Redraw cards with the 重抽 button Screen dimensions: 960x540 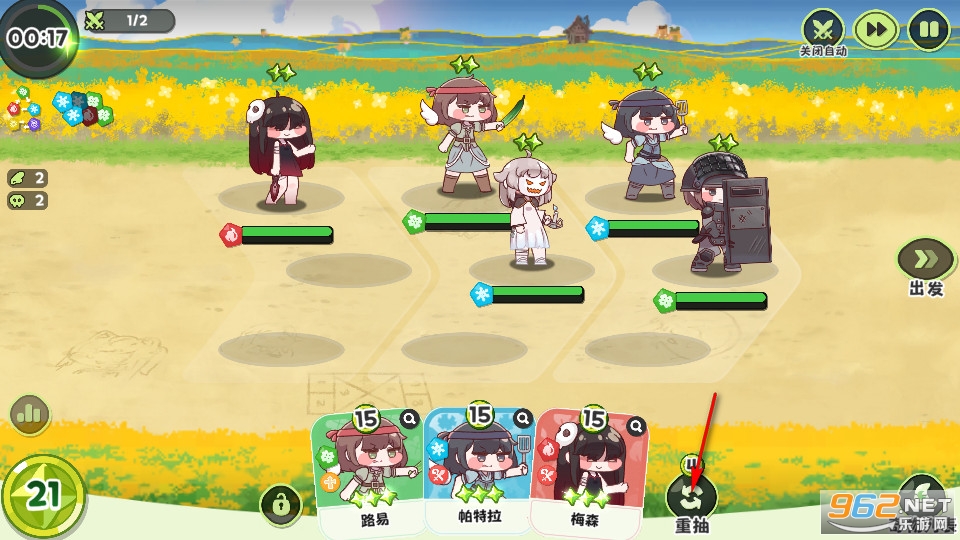pos(692,497)
